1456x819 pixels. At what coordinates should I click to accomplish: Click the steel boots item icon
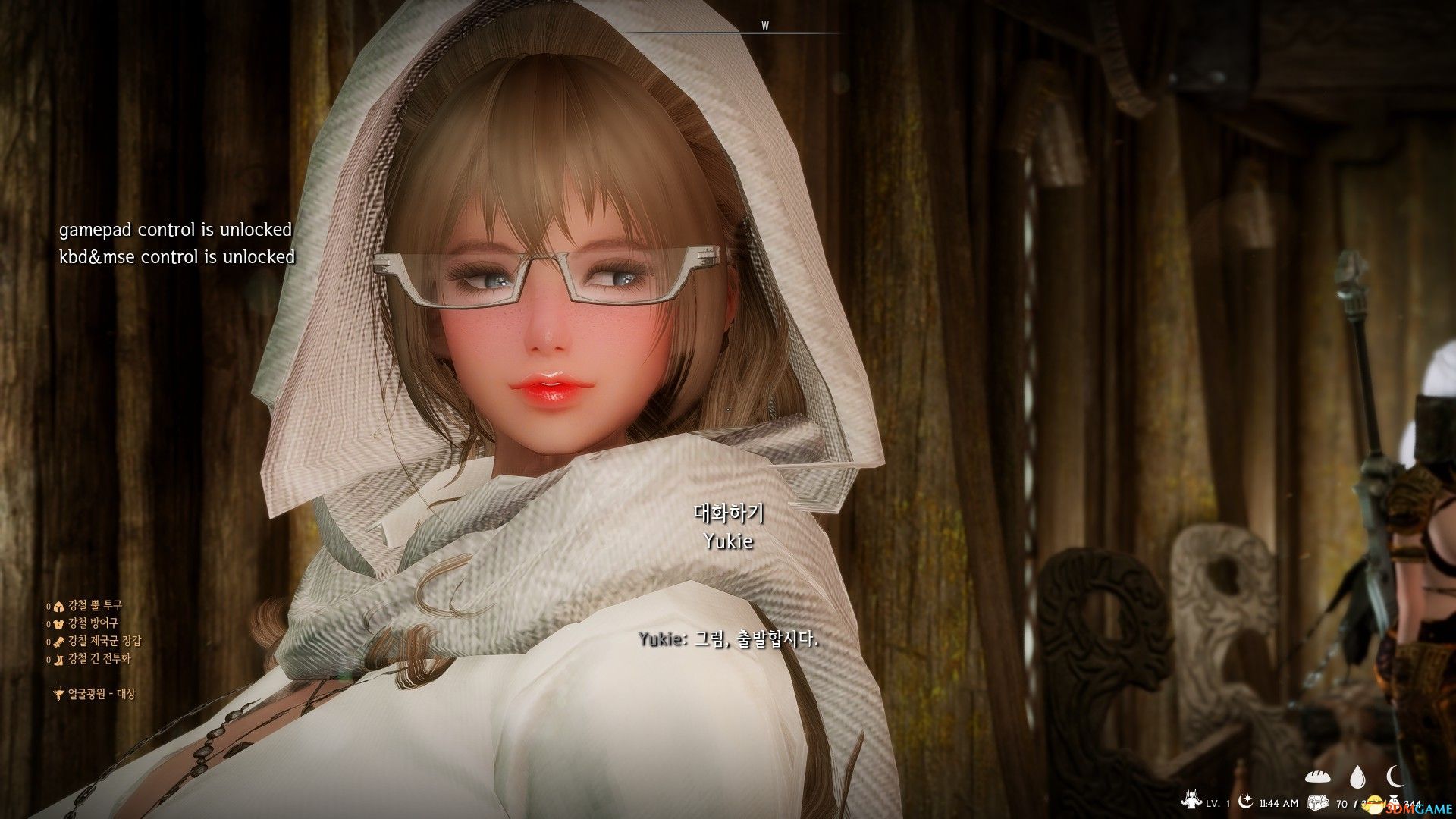click(x=58, y=660)
